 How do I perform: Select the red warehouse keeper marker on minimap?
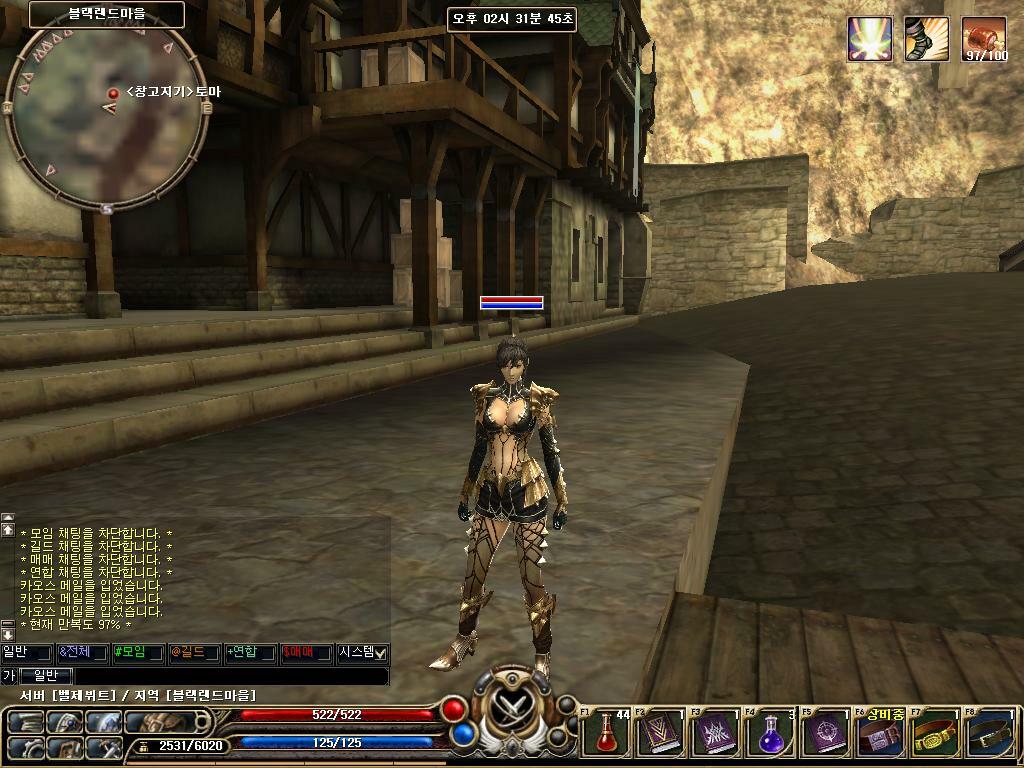113,93
